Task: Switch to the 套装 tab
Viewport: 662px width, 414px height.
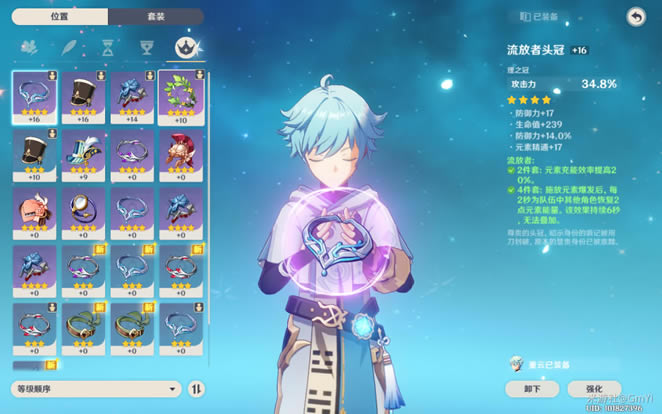Action: coord(154,17)
